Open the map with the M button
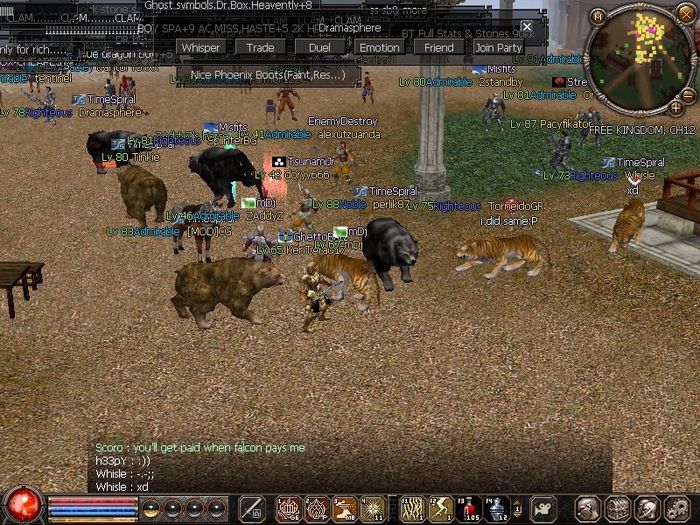Screen dimensions: 700x525 [x=597, y=16]
